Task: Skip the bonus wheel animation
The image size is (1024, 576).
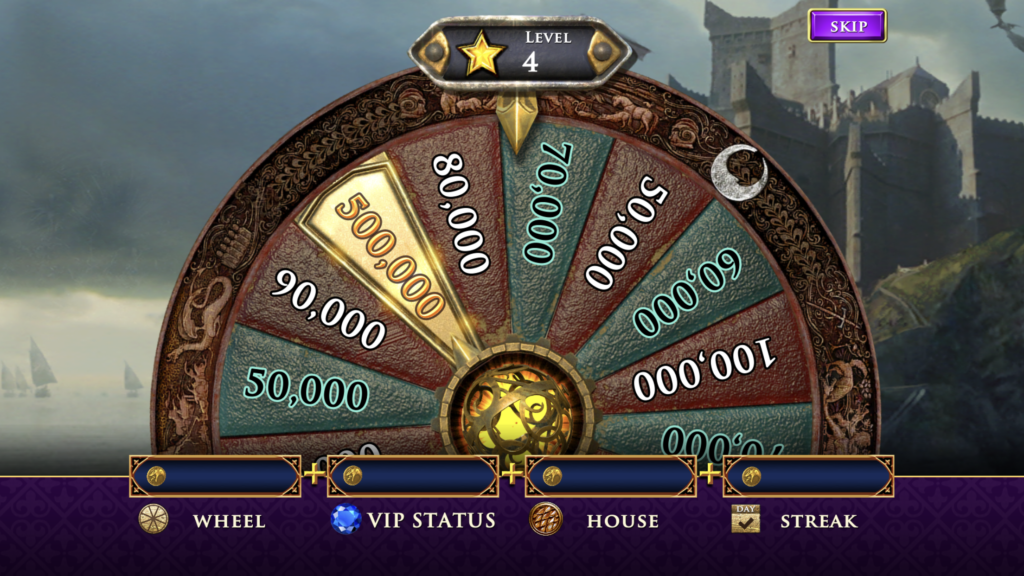Action: [847, 26]
